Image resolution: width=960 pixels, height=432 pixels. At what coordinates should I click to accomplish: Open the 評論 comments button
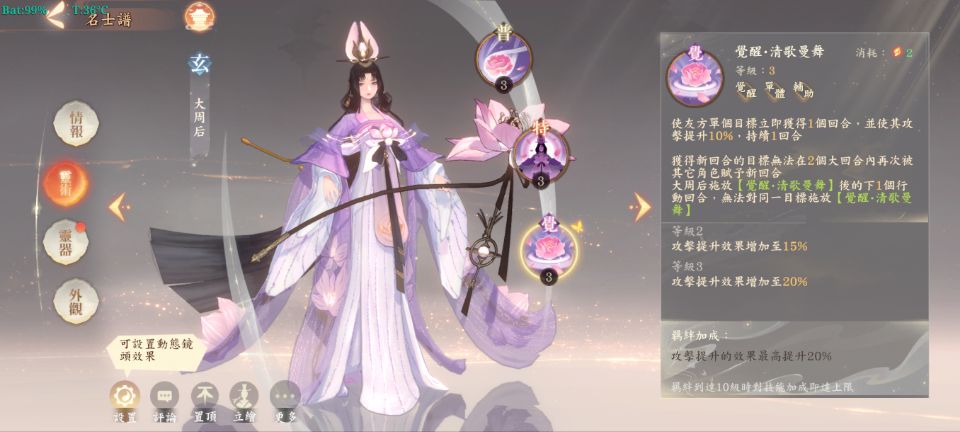(165, 396)
